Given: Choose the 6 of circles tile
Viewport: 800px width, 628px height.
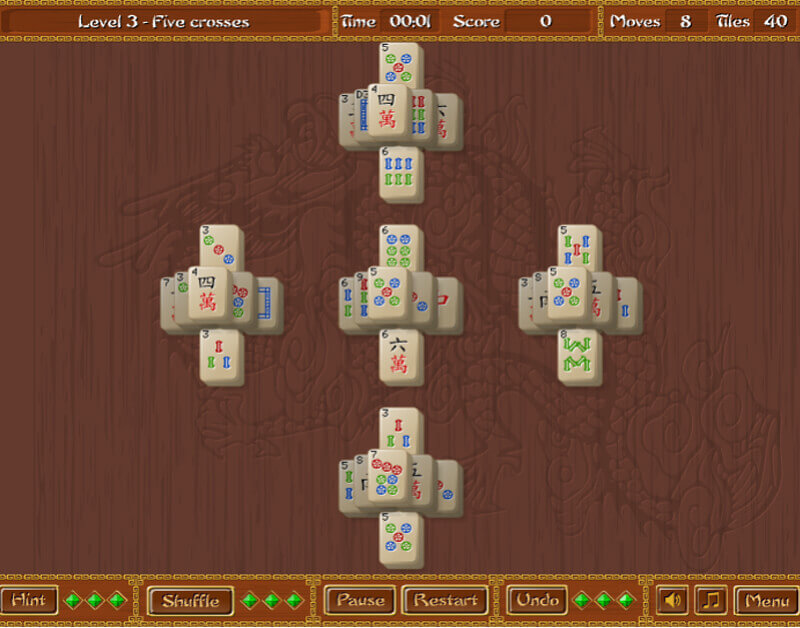Looking at the screenshot, I should pyautogui.click(x=400, y=248).
